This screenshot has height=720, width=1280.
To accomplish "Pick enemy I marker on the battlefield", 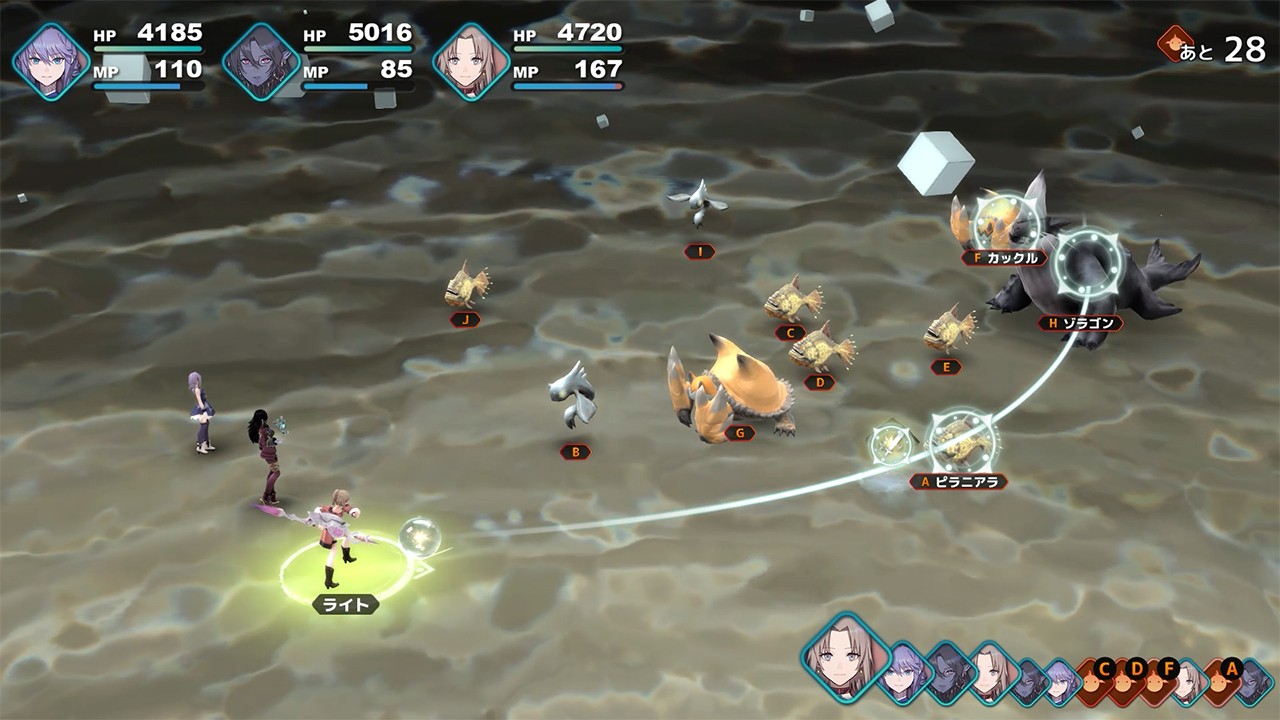I will coord(699,252).
